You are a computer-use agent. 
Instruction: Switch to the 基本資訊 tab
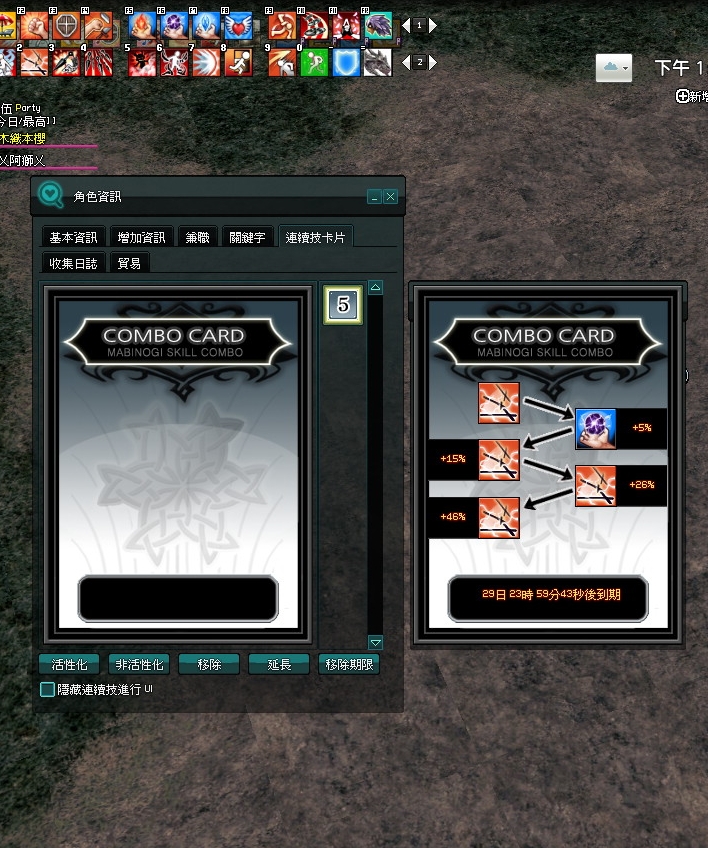(x=74, y=237)
